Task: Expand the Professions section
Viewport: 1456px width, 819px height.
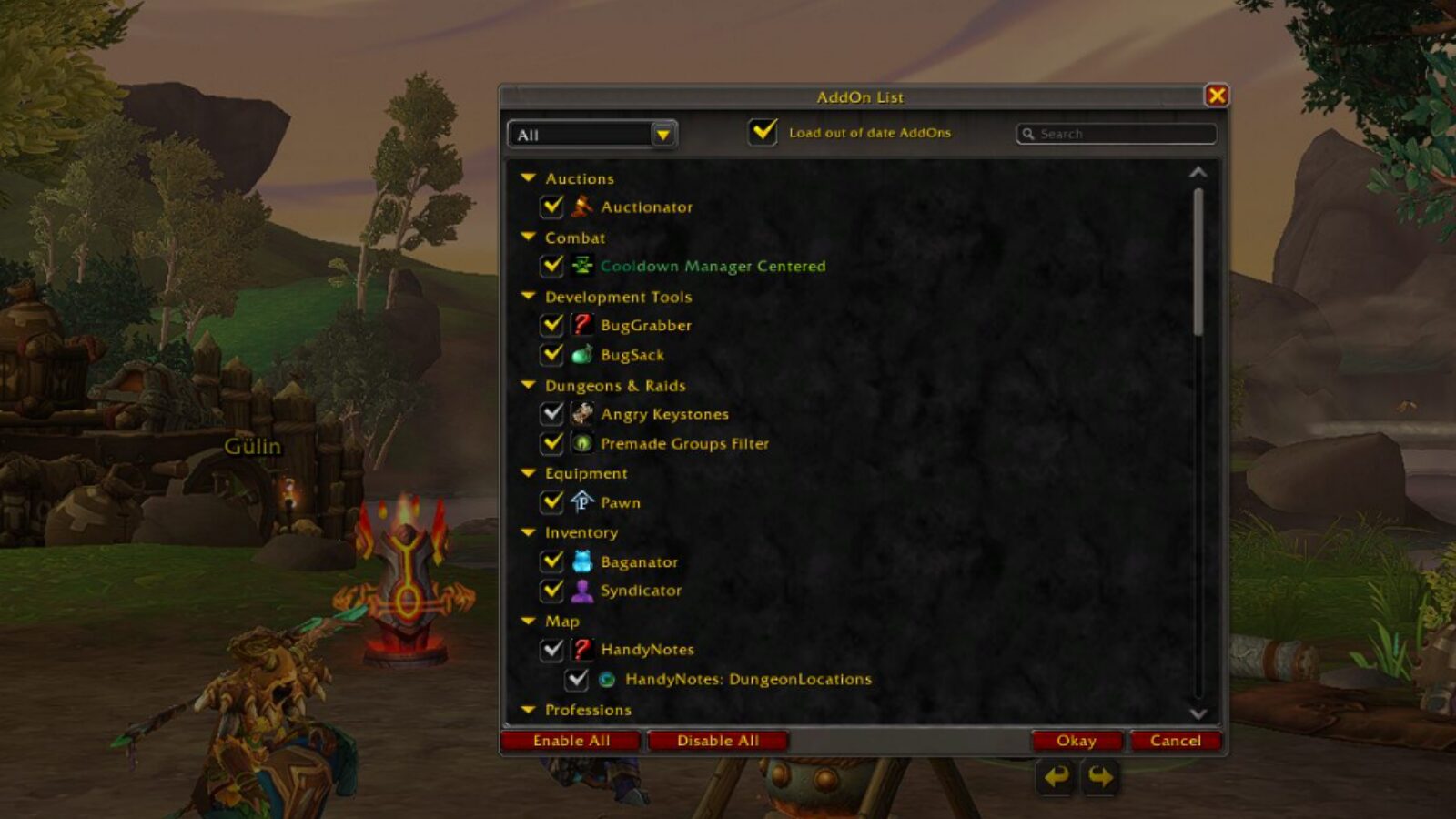Action: 529,709
